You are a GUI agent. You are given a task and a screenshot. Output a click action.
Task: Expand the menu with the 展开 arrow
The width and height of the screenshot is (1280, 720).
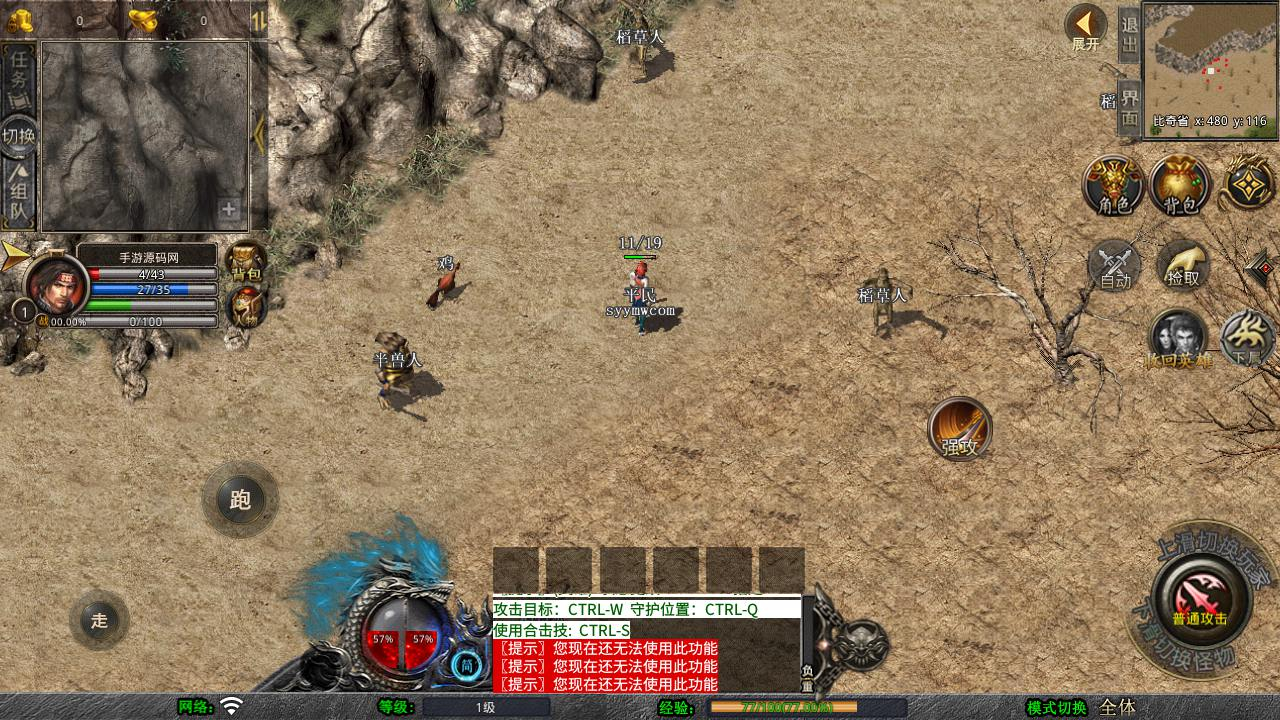coord(1085,27)
